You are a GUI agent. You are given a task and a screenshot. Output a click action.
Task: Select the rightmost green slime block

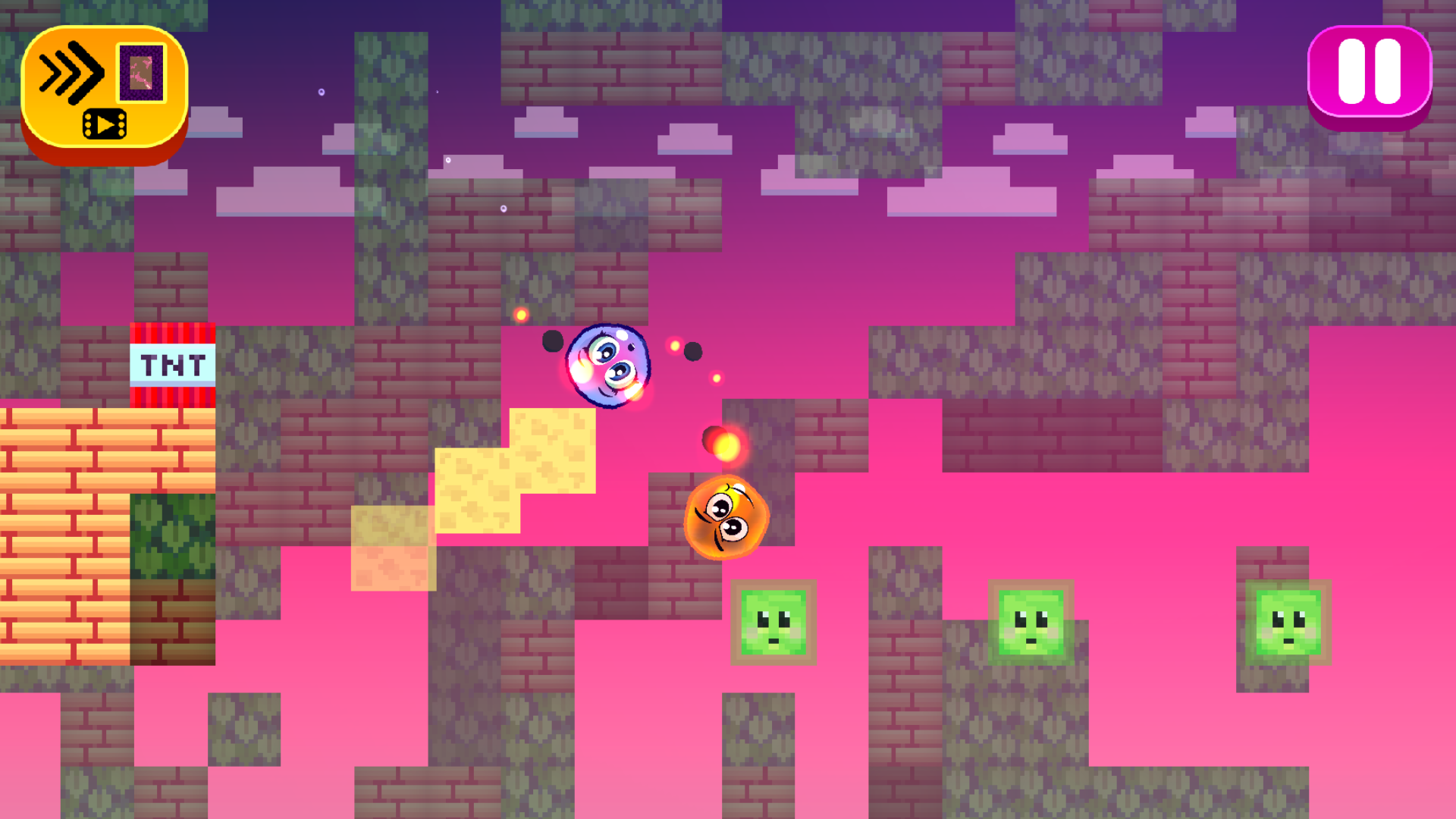coord(1289,622)
